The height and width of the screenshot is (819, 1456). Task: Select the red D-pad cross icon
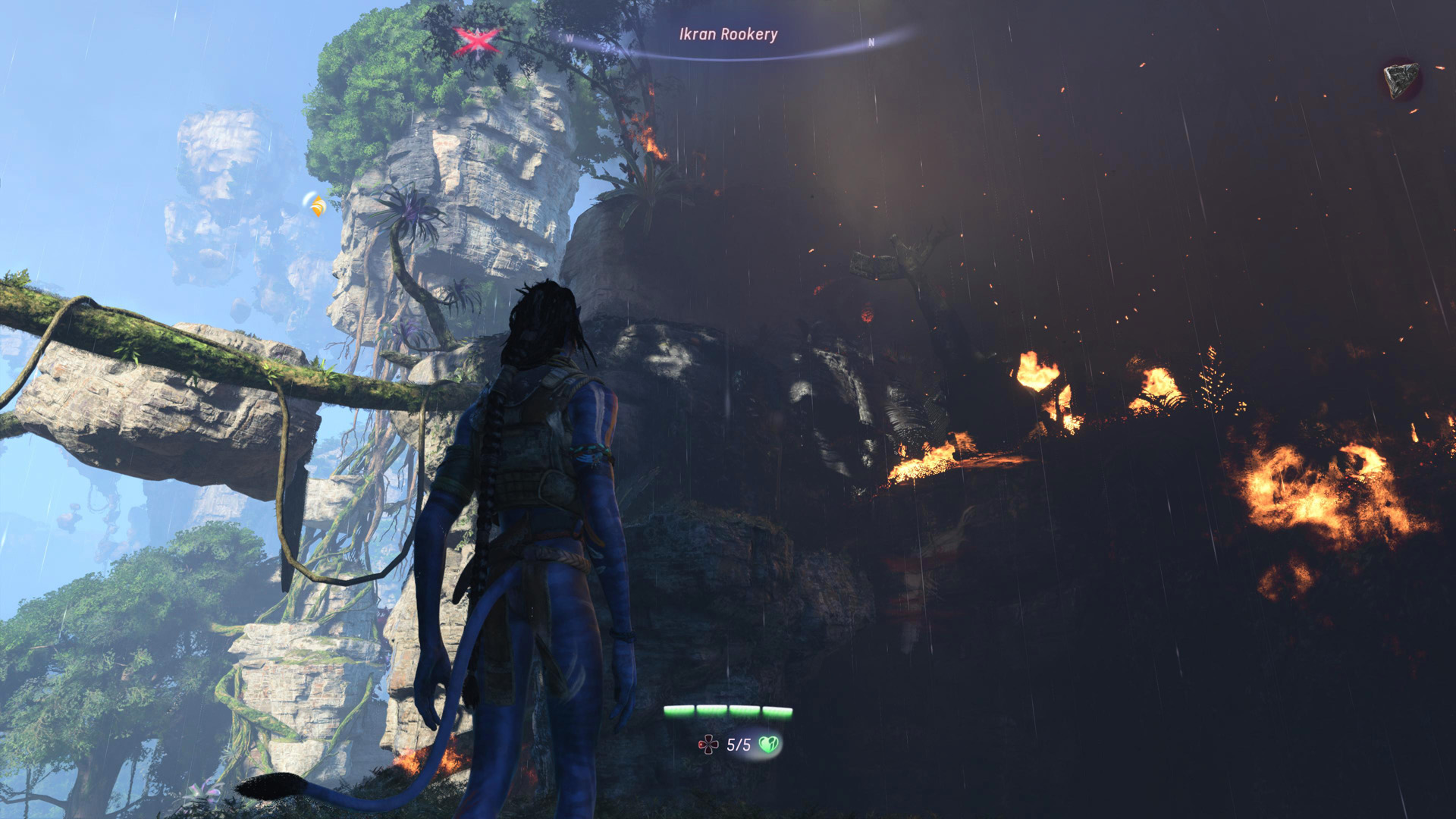coord(708,745)
